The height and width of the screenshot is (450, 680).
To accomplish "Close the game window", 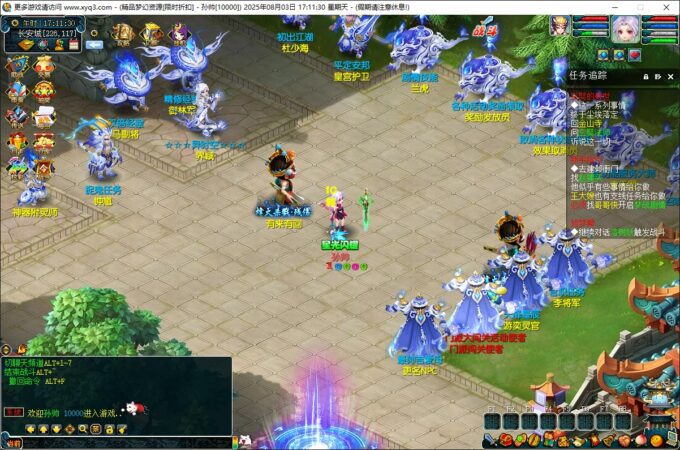I will 666,6.
